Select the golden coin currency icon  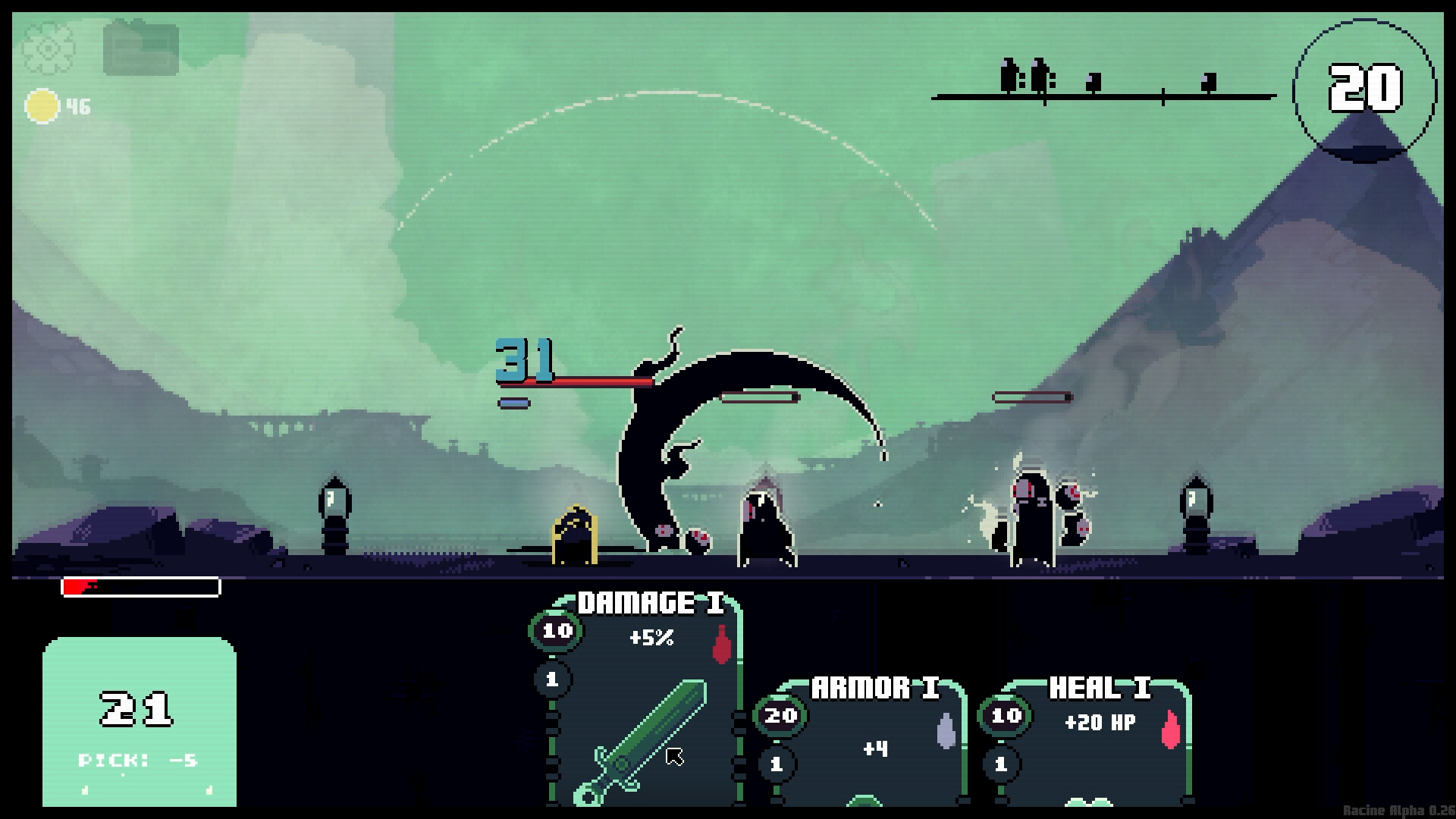click(x=42, y=106)
